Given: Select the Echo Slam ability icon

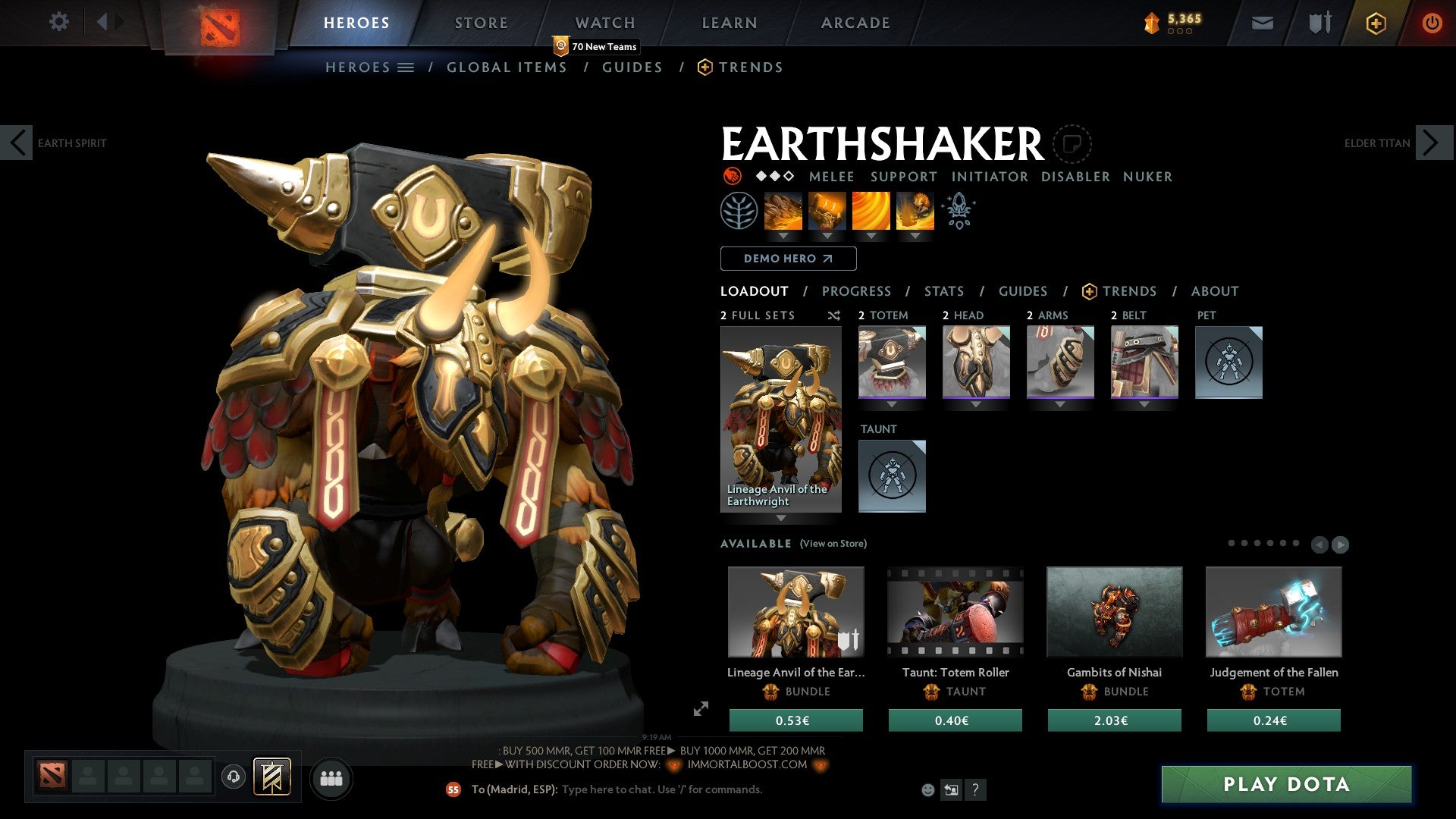Looking at the screenshot, I should 914,211.
